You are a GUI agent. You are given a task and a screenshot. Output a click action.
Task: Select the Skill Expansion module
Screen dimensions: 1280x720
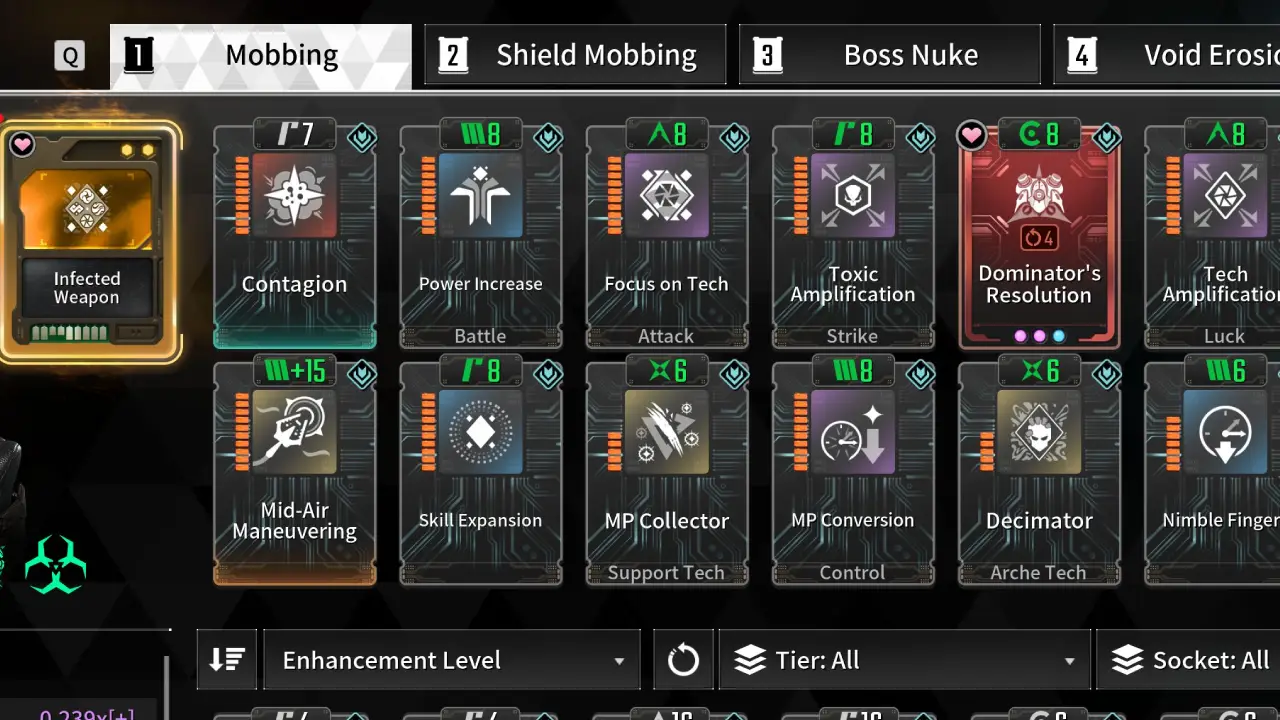(x=480, y=474)
